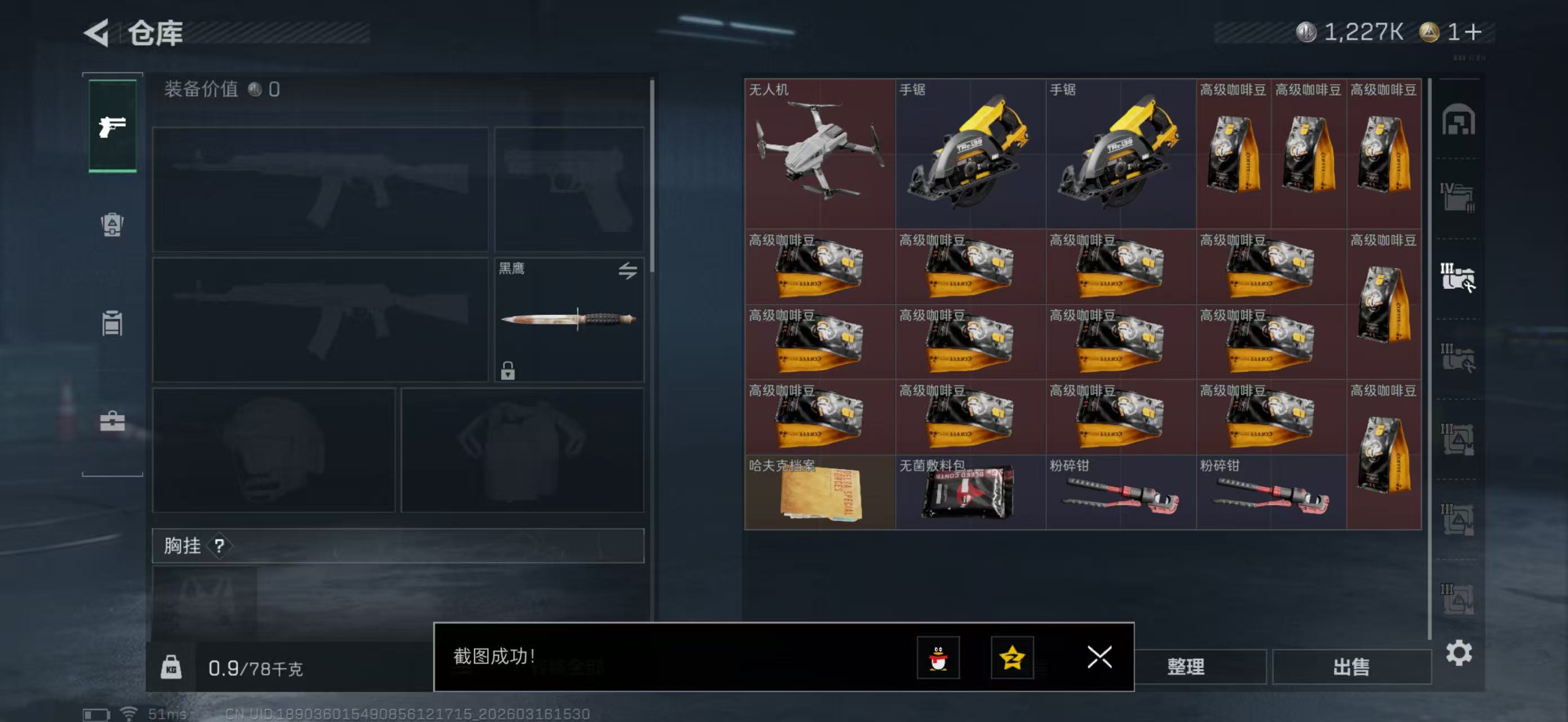
Task: Share screenshot to the yellow star Qzone
Action: (x=1012, y=658)
